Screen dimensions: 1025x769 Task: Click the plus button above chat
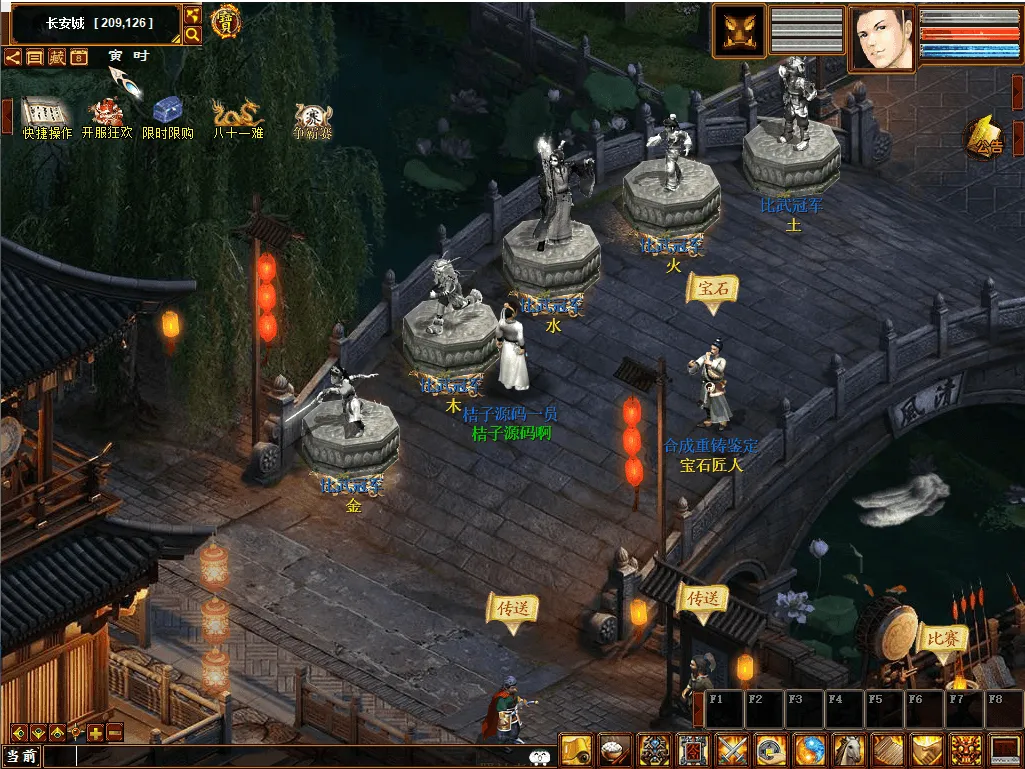tap(96, 732)
